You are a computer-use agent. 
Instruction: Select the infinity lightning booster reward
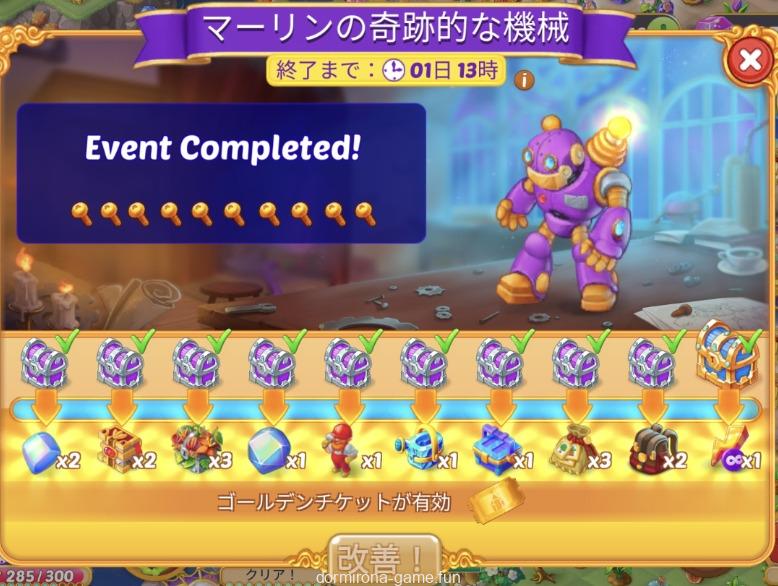click(x=725, y=453)
